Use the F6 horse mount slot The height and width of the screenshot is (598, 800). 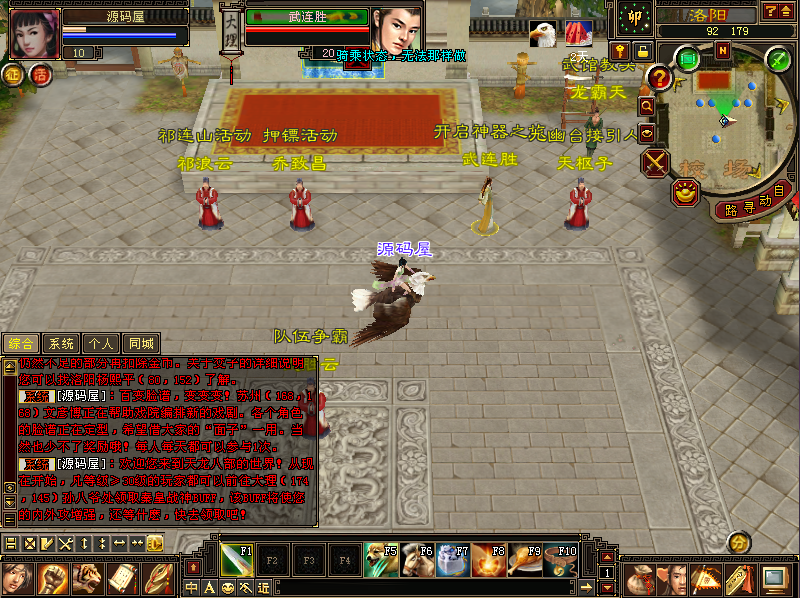click(416, 558)
